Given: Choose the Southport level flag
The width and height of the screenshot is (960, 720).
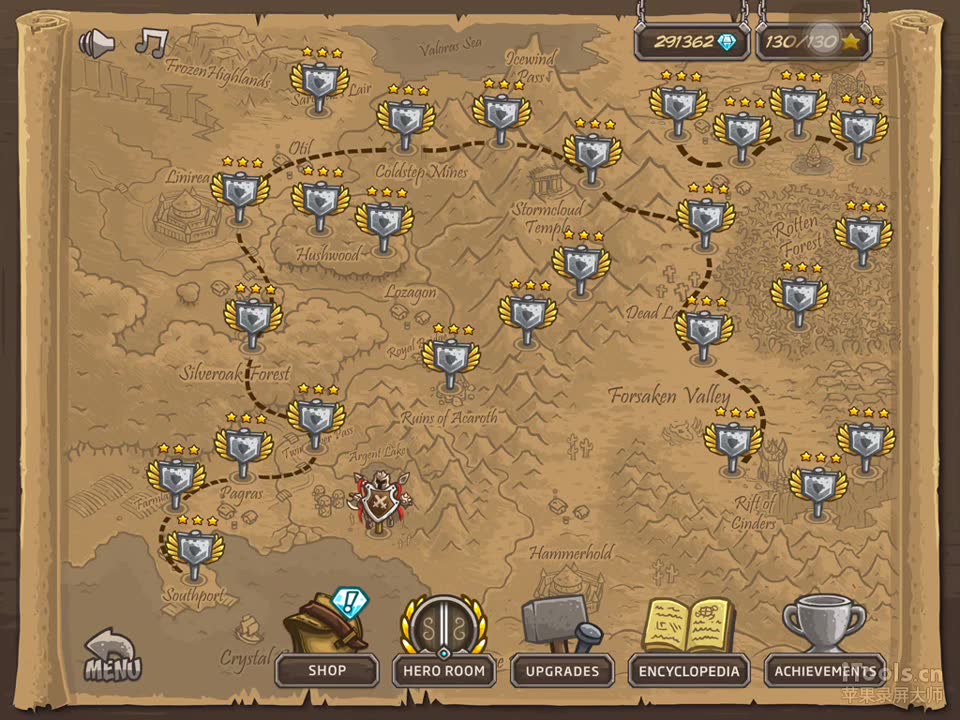Looking at the screenshot, I should click(195, 549).
